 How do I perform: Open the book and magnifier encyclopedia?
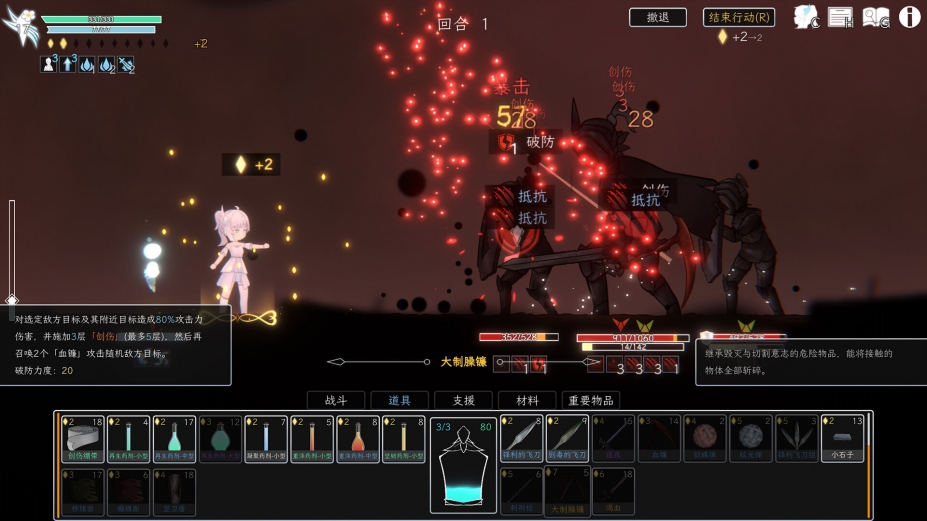pyautogui.click(x=876, y=17)
